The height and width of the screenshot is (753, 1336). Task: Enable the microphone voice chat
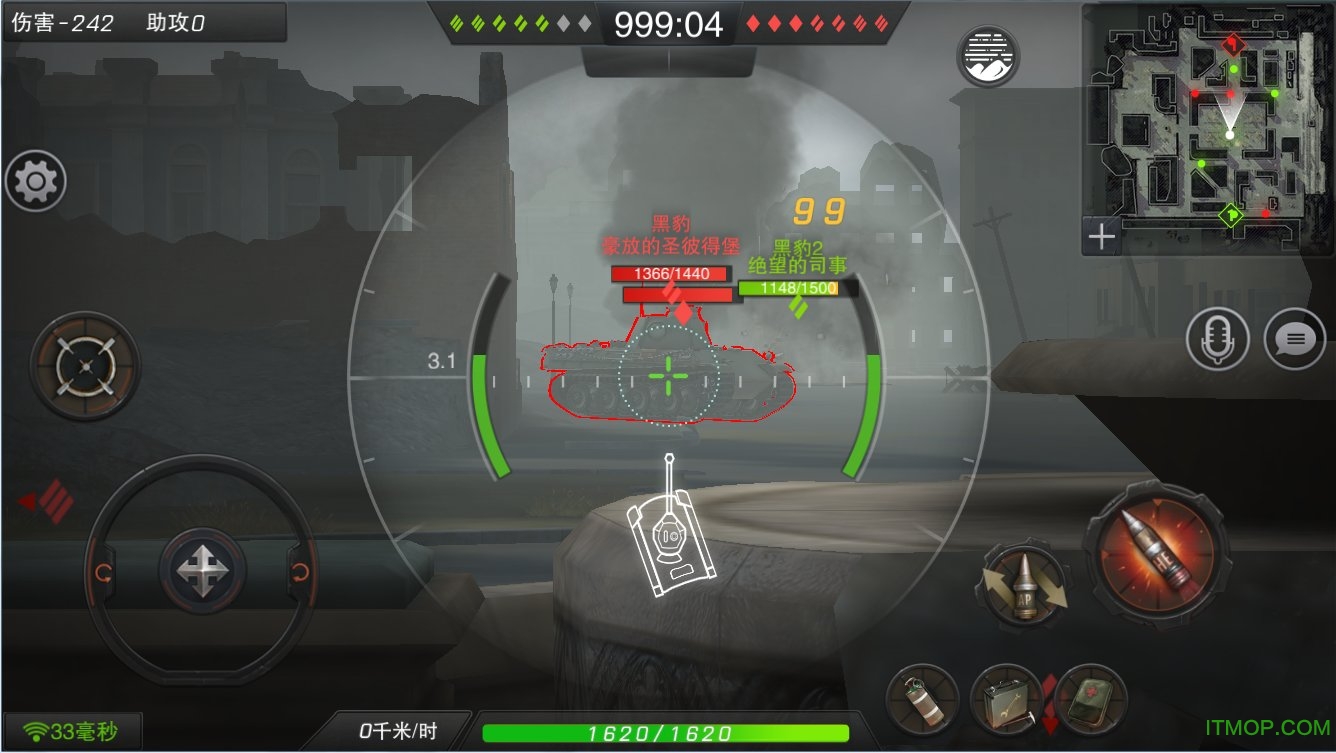pos(1217,339)
